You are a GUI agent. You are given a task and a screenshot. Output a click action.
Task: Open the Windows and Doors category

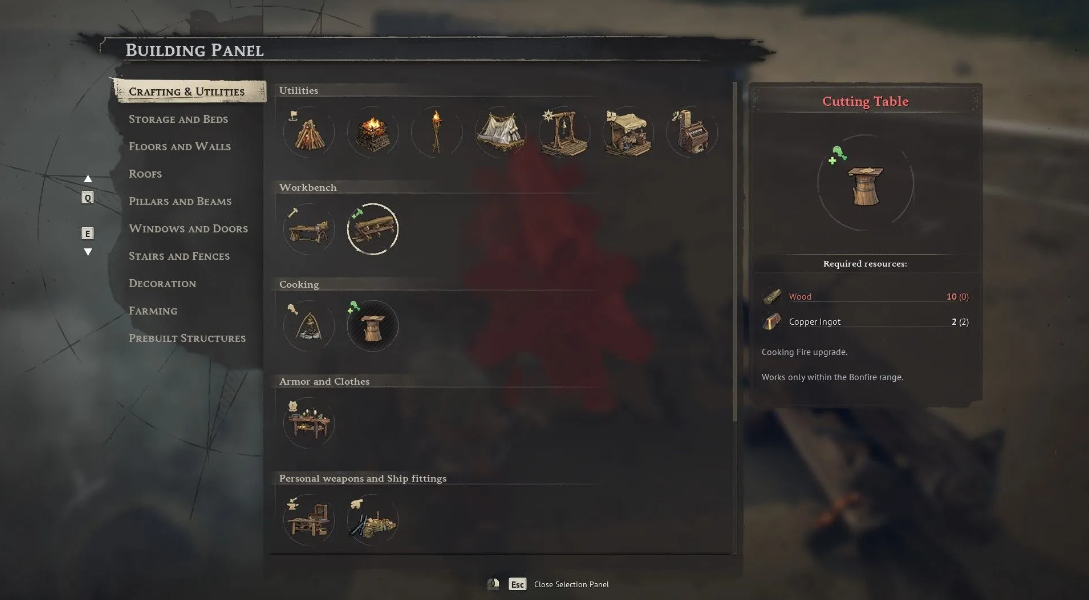point(188,229)
